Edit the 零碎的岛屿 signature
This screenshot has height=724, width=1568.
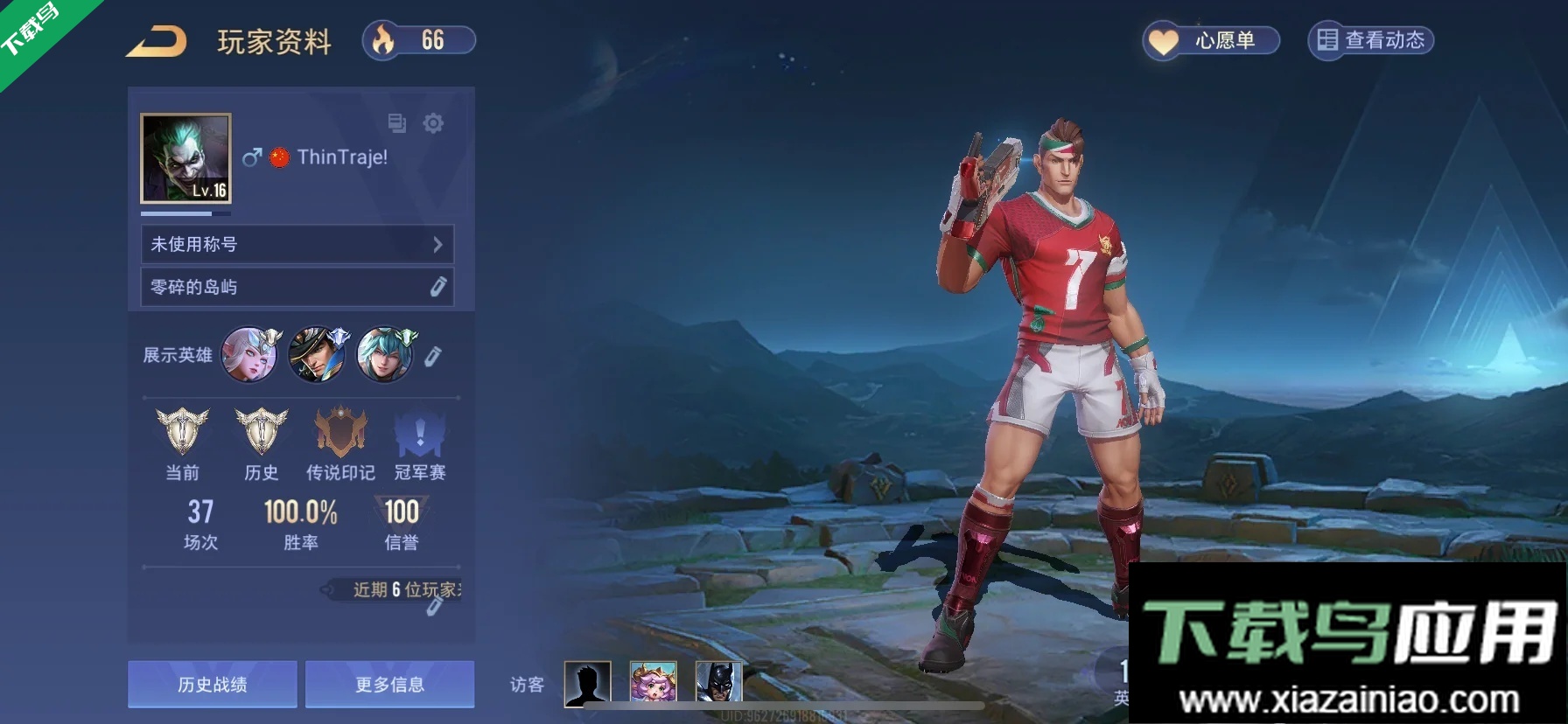tap(438, 286)
